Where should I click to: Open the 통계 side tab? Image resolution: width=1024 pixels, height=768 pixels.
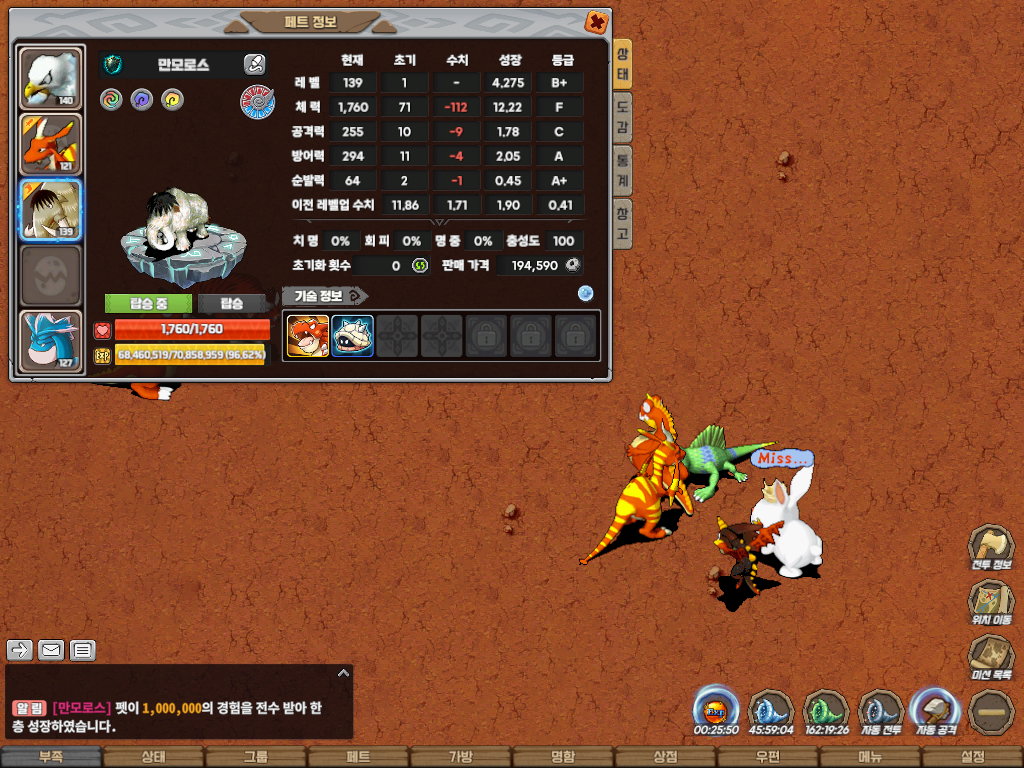622,171
